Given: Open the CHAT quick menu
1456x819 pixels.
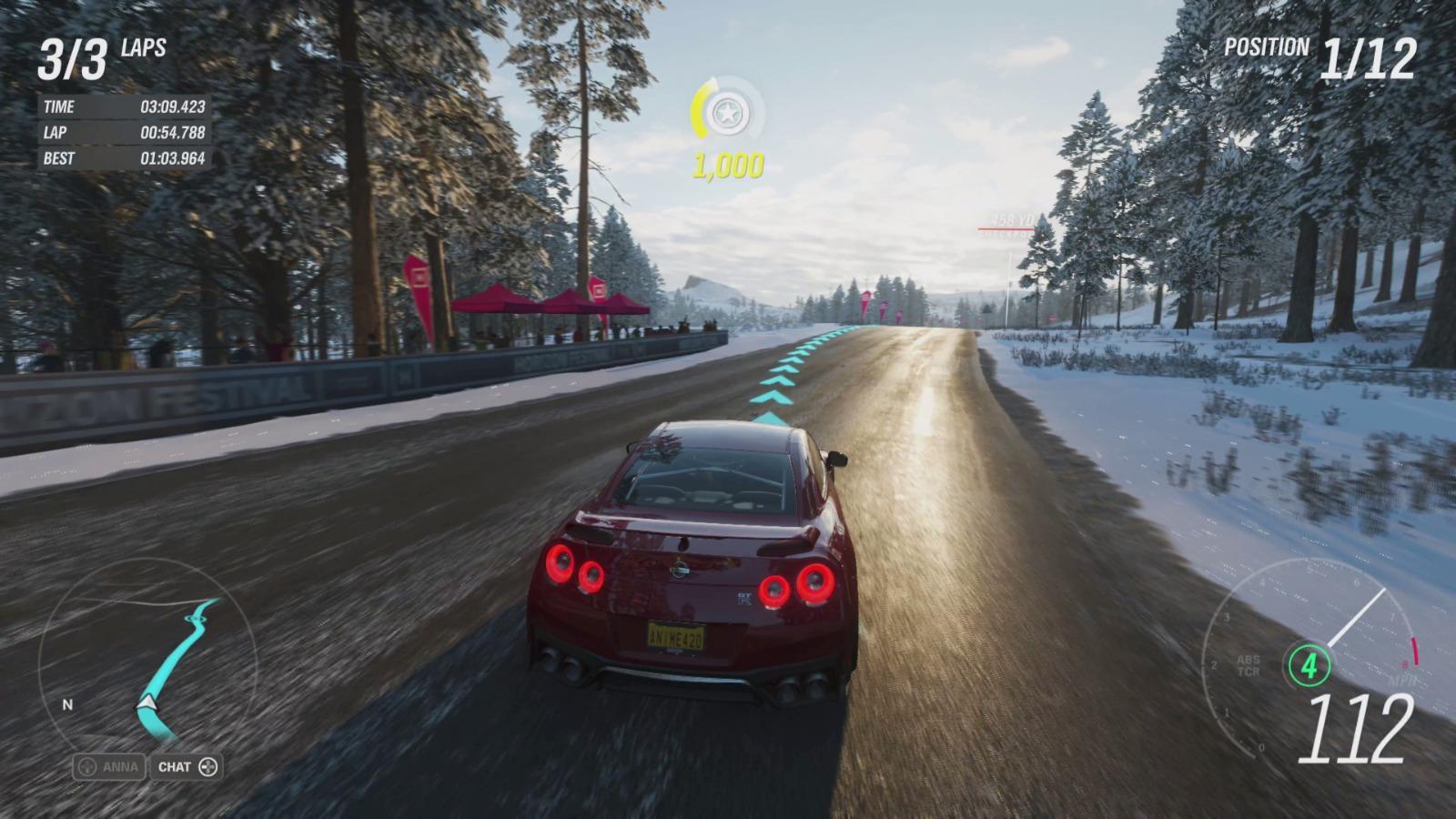Looking at the screenshot, I should (x=187, y=766).
